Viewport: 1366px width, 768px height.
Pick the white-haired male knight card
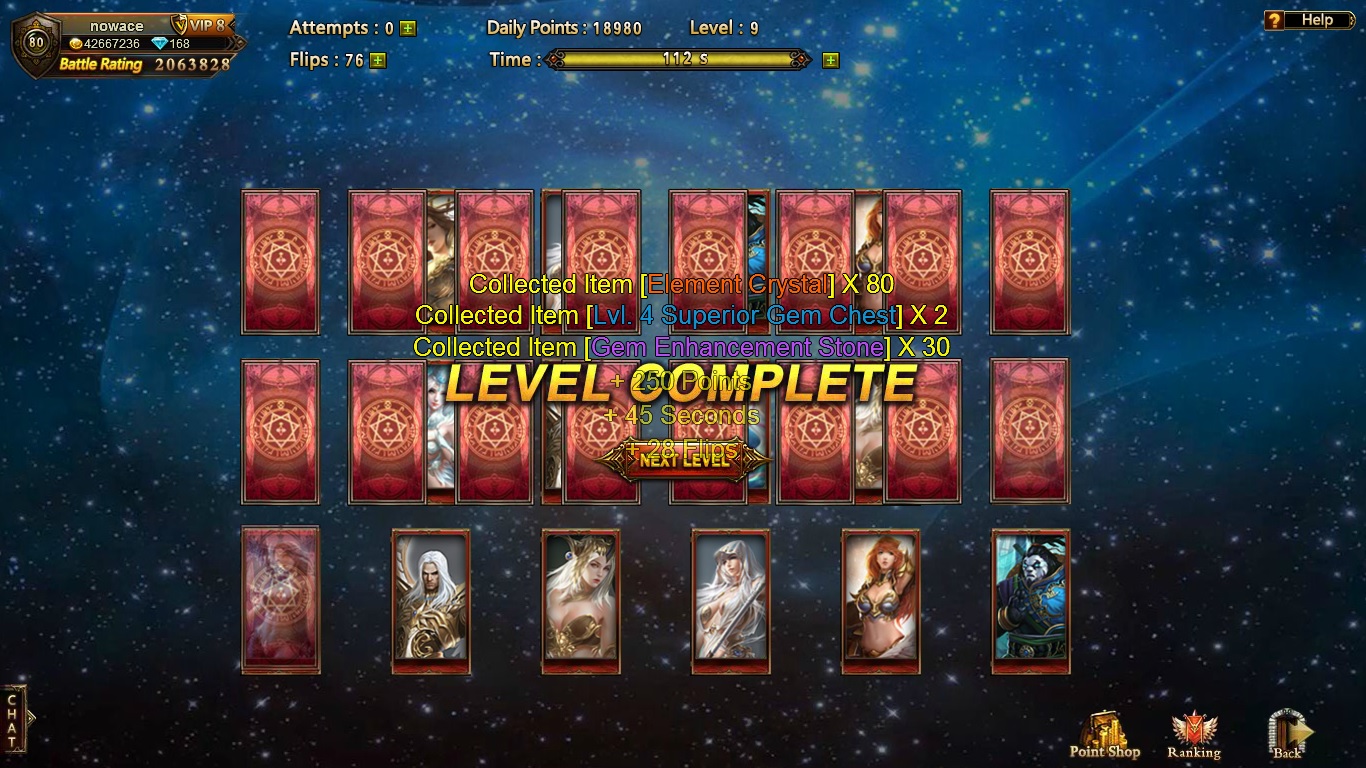coord(431,601)
